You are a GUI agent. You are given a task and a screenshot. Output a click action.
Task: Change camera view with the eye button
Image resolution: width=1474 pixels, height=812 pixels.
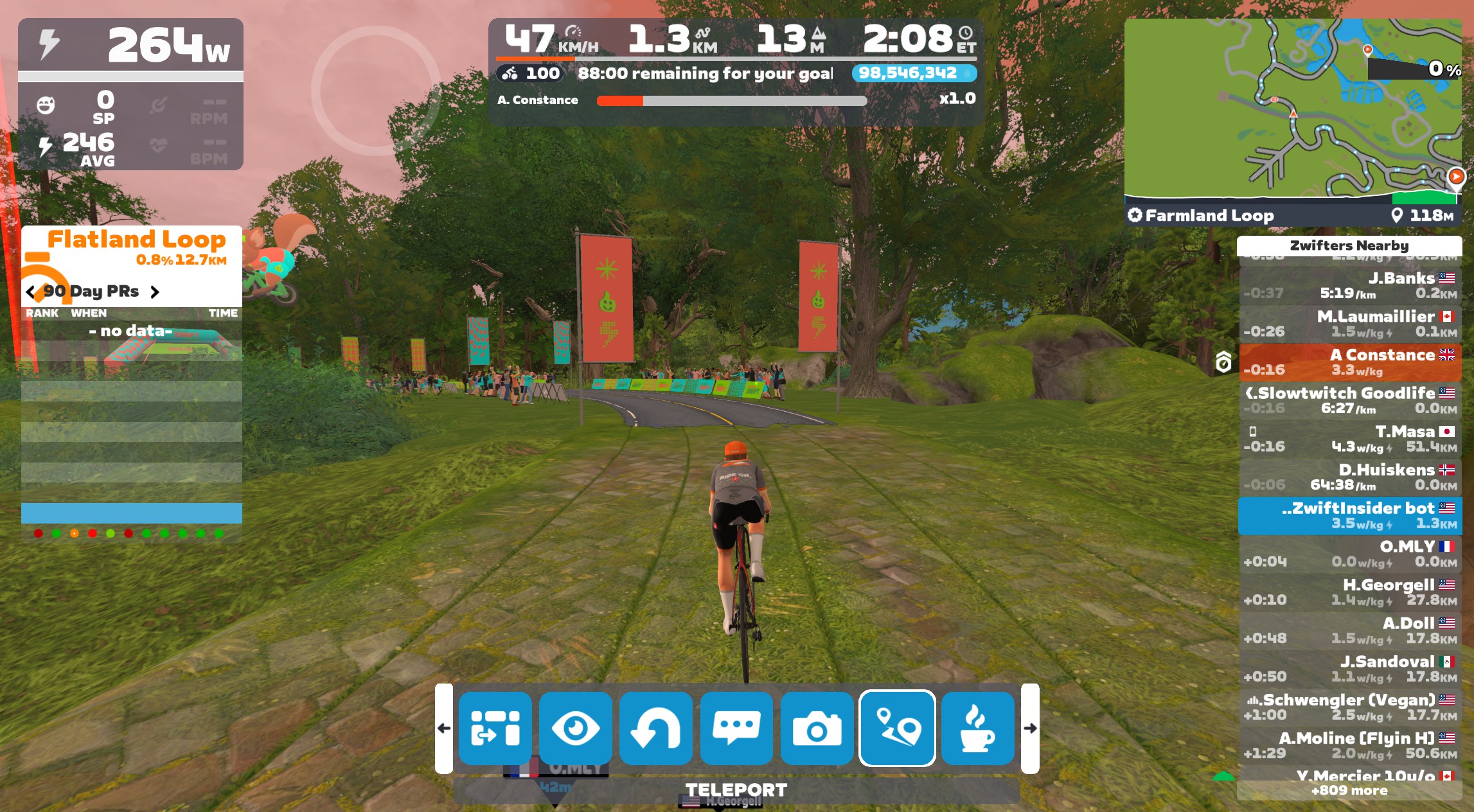(575, 728)
